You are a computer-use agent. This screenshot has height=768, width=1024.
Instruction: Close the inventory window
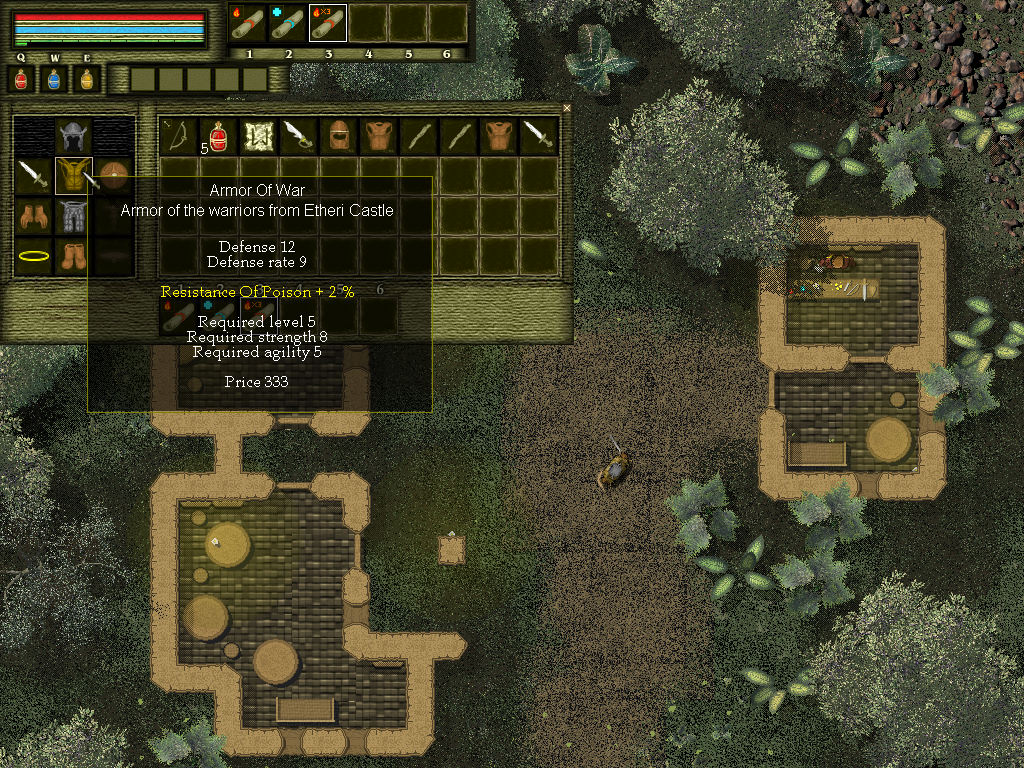567,108
